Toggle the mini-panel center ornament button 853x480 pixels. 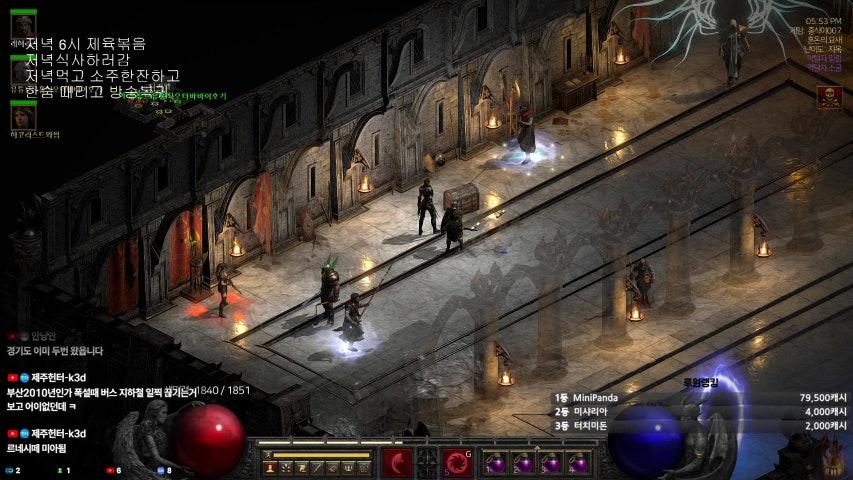tap(428, 463)
